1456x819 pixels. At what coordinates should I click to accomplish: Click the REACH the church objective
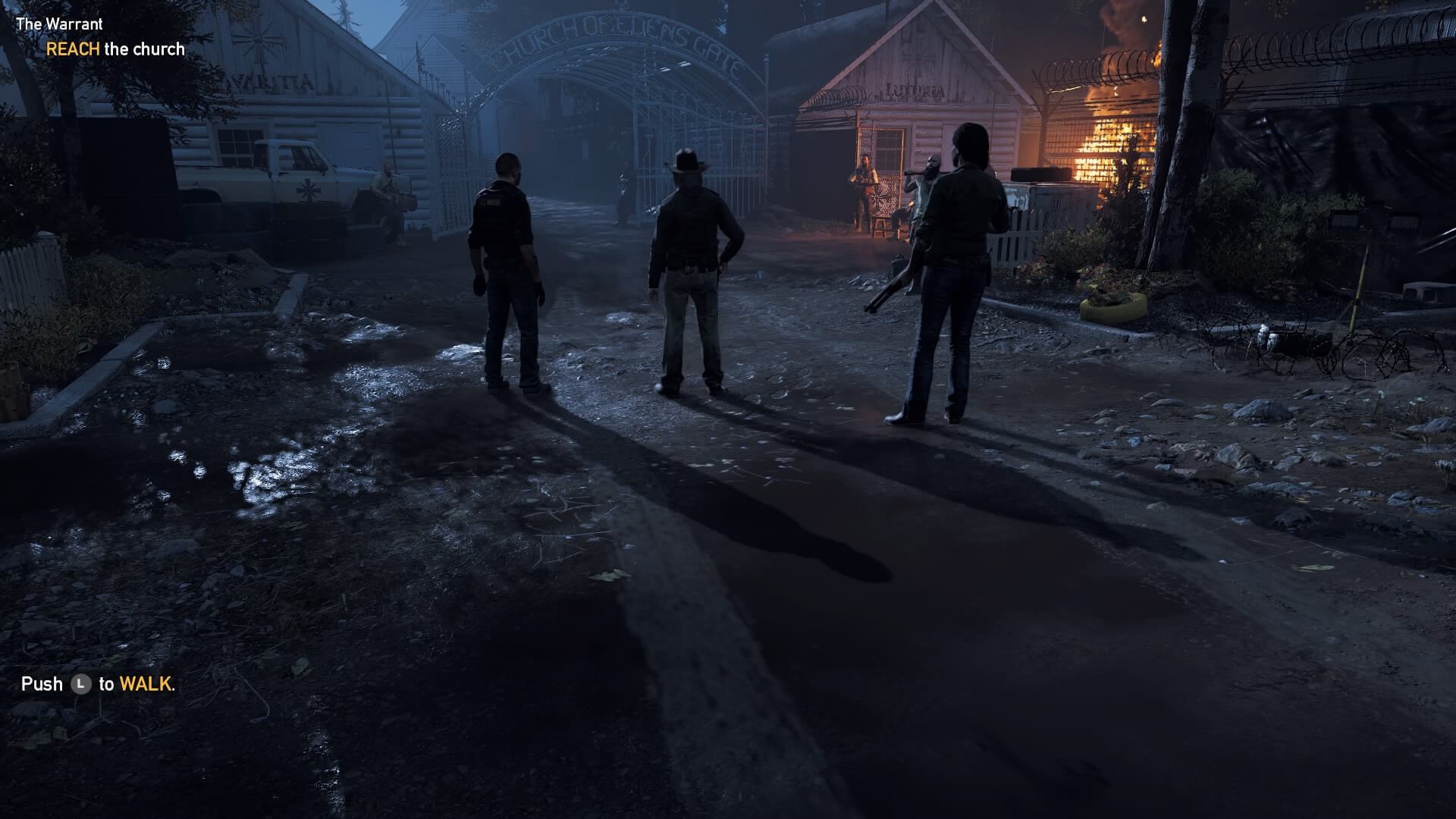click(115, 49)
